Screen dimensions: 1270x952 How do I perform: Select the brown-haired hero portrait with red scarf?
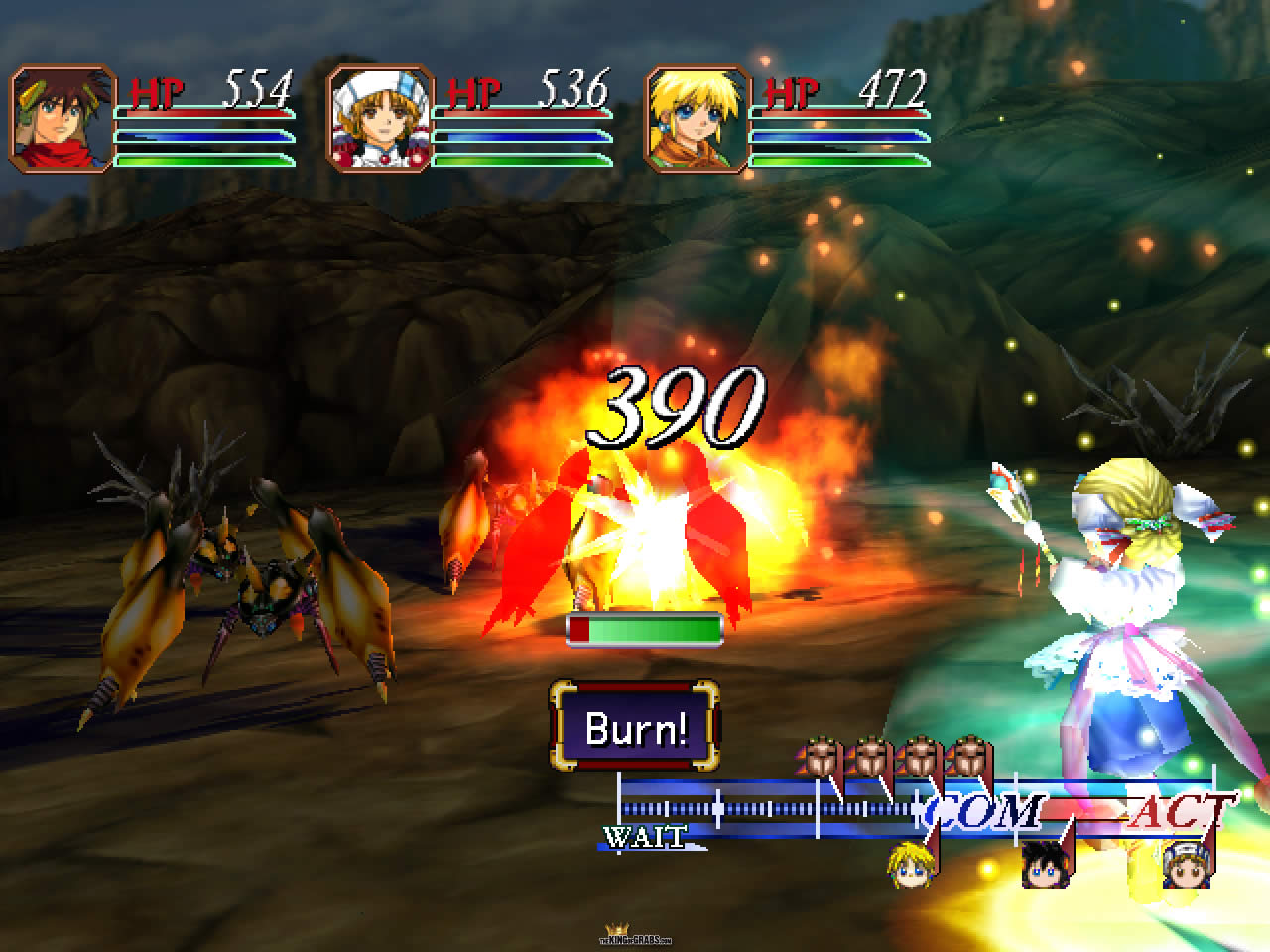(63, 119)
